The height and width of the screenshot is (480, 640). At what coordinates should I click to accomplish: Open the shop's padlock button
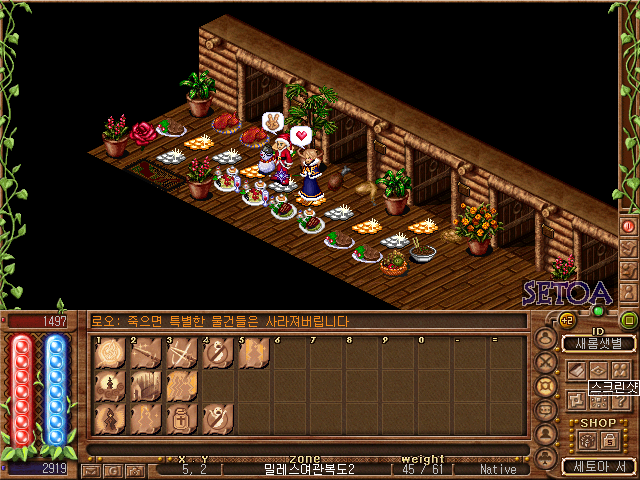coord(609,439)
